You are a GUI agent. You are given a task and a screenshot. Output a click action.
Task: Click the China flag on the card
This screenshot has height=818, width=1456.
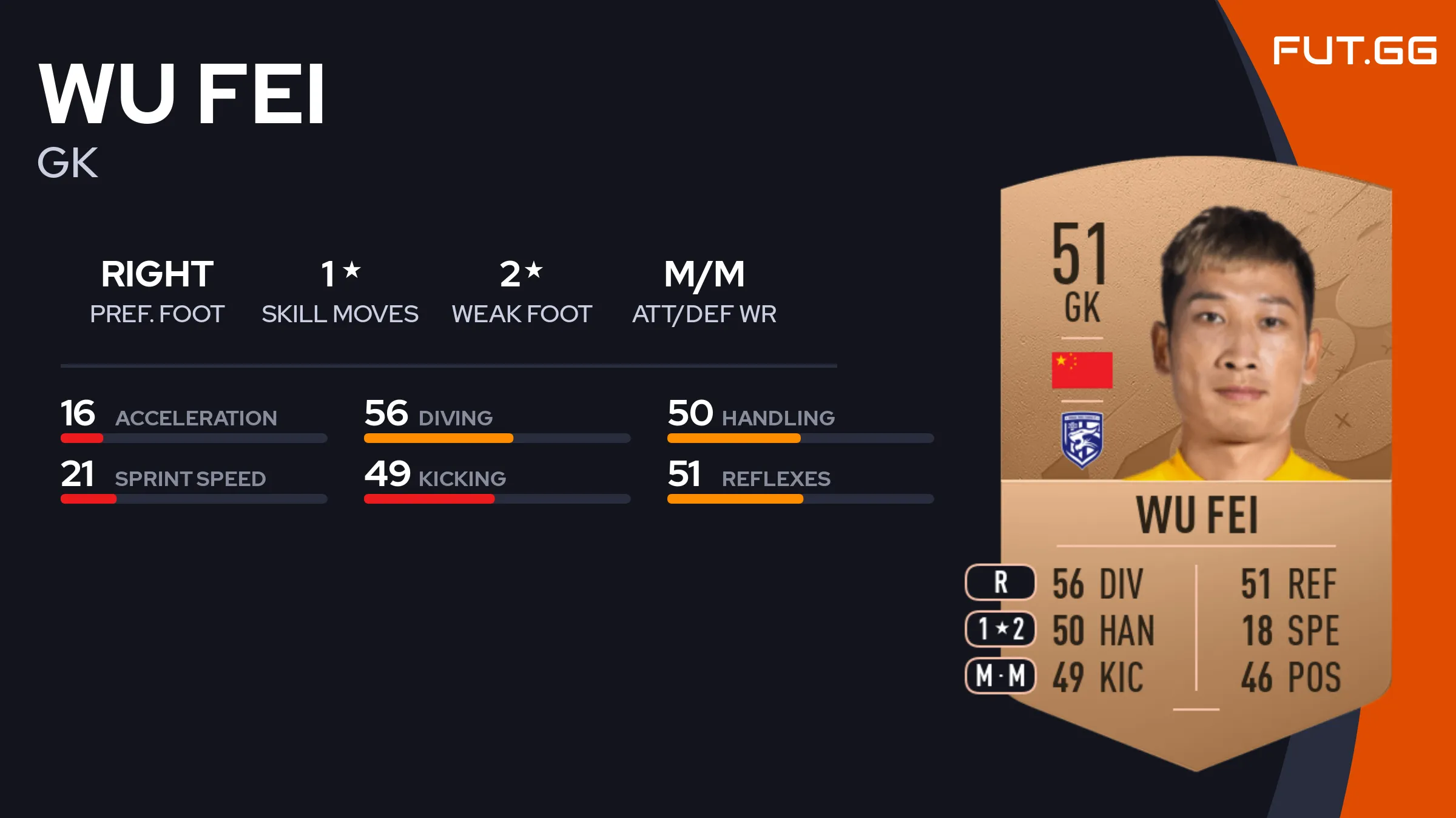tap(1082, 370)
